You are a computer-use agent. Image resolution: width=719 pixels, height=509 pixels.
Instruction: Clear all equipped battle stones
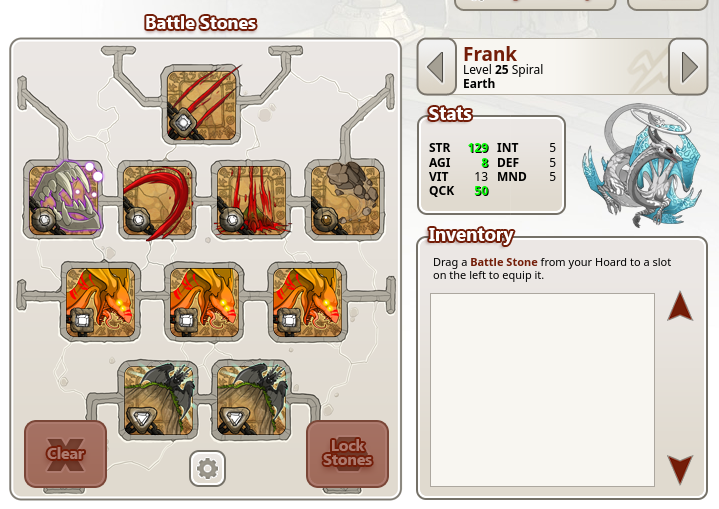(66, 454)
